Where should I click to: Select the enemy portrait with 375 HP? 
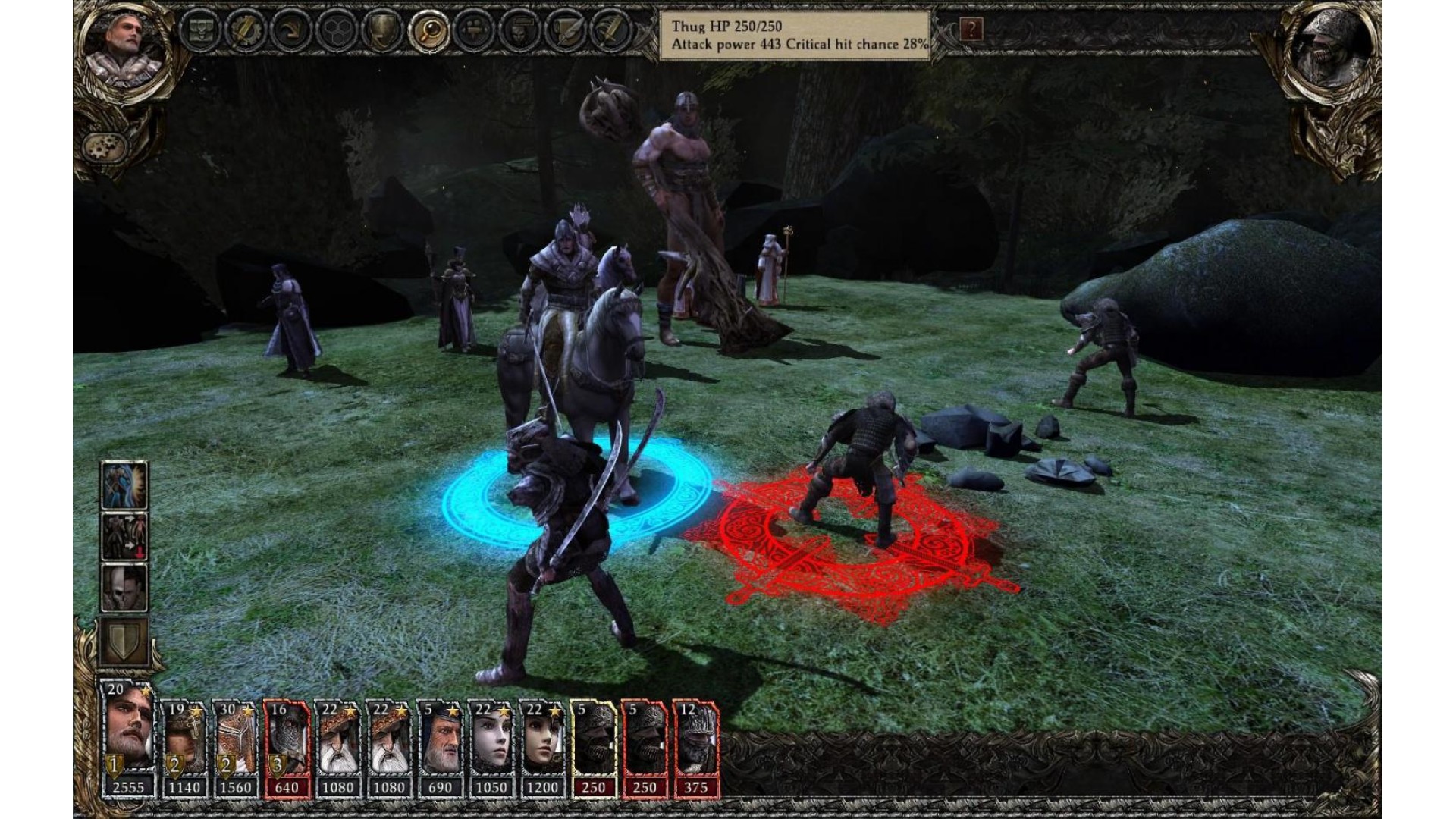click(695, 748)
